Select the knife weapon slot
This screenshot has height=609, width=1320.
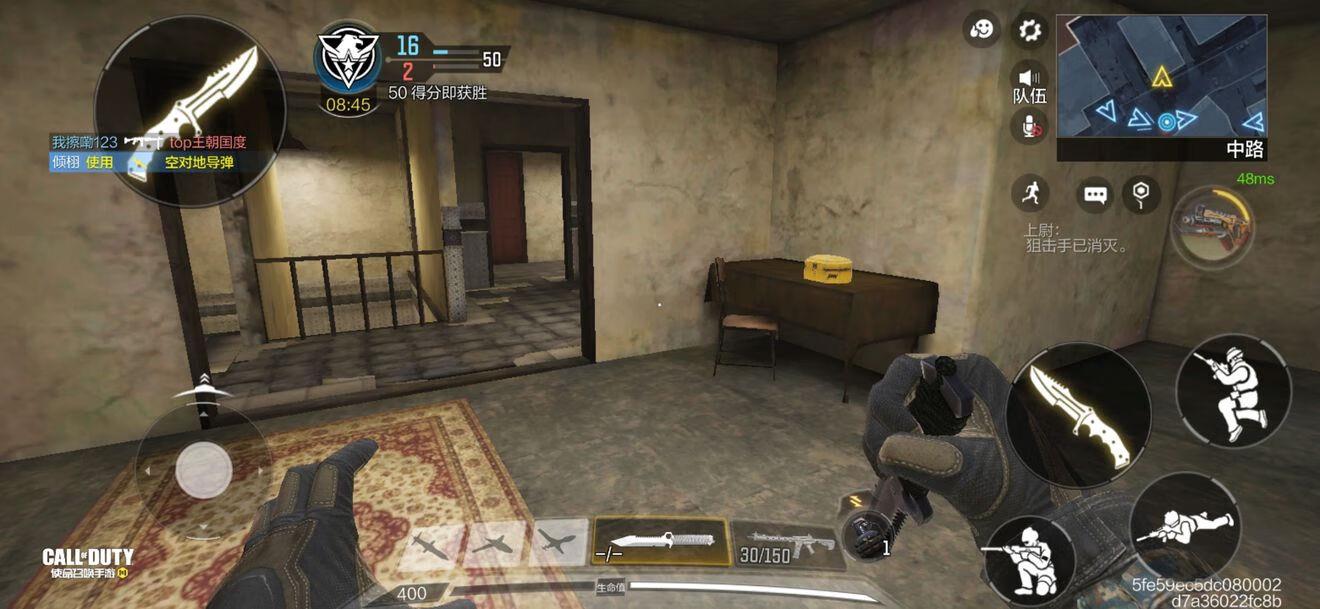(660, 542)
